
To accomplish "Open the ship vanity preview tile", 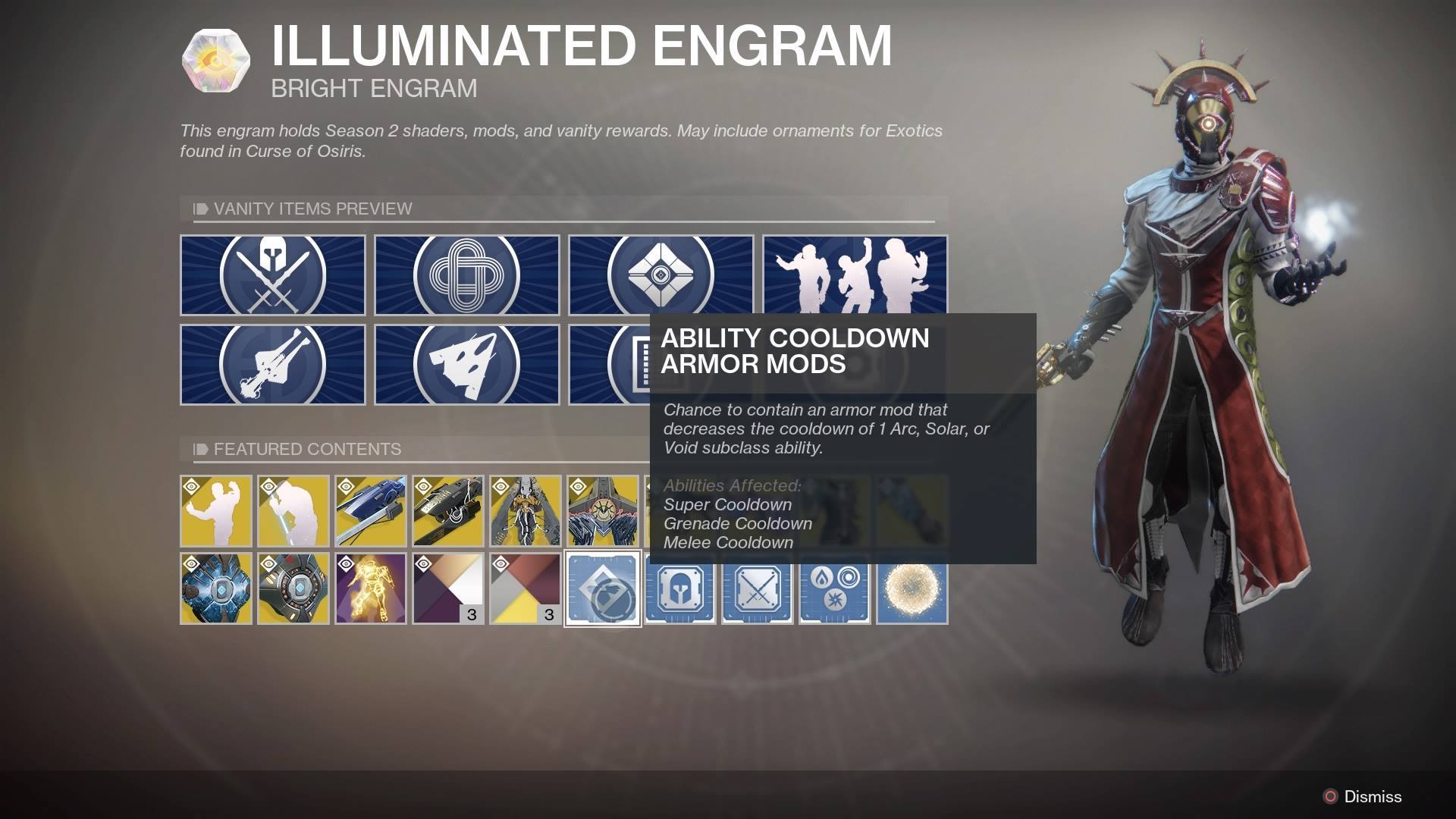I will click(466, 364).
